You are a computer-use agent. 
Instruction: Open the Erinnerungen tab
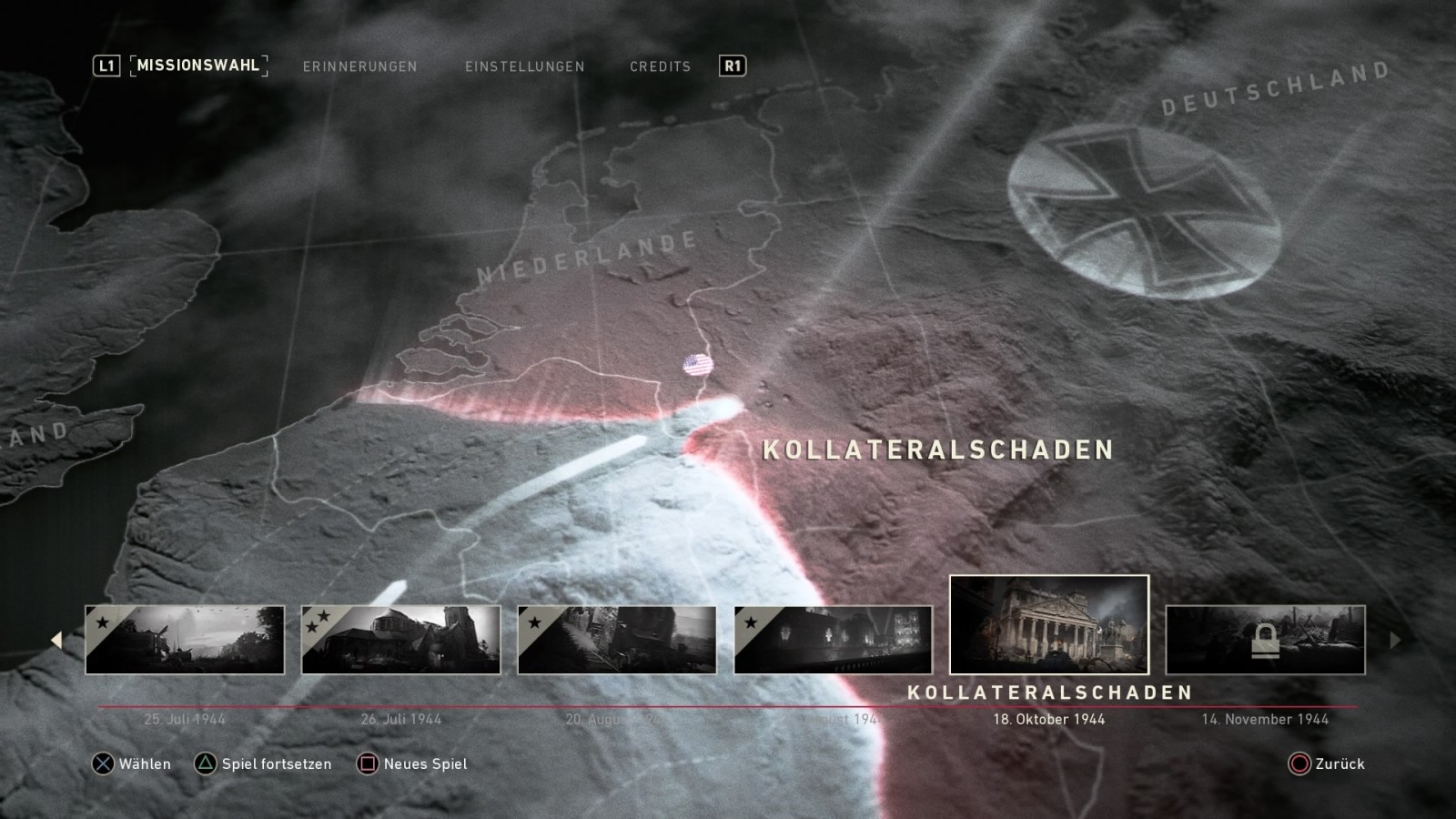(x=359, y=66)
